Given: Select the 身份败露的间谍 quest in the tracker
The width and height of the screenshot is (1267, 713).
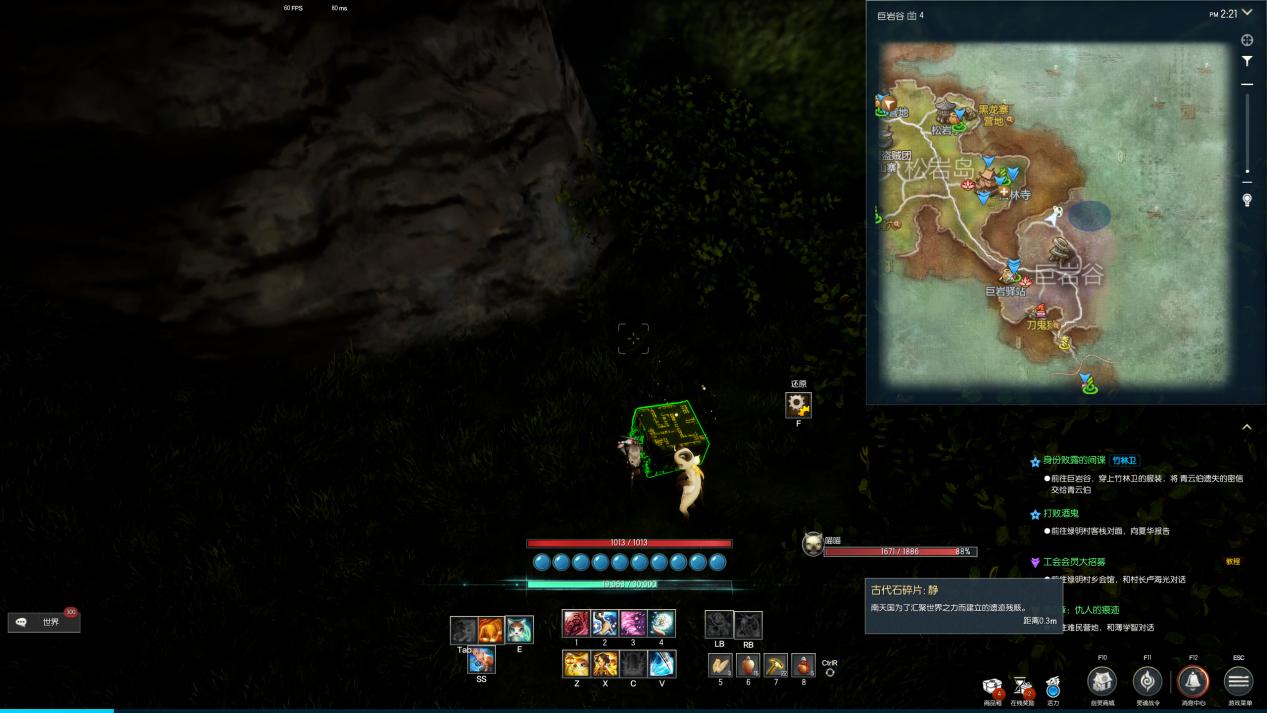Looking at the screenshot, I should [1074, 461].
